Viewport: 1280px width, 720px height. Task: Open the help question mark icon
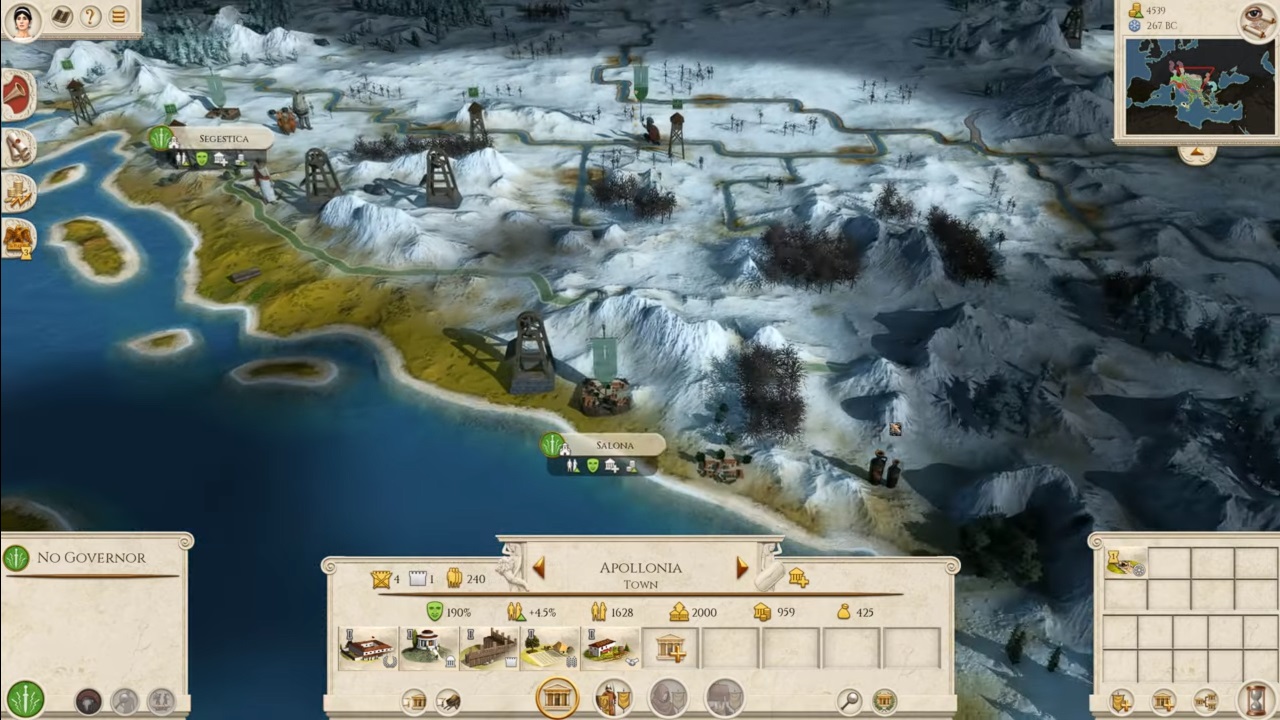click(x=88, y=17)
